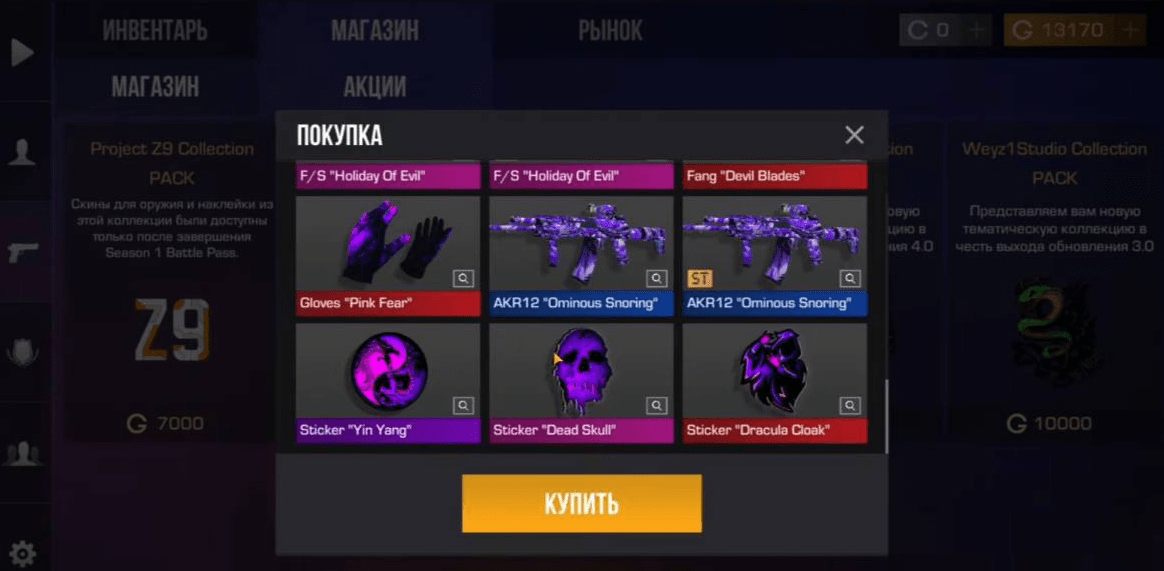
Task: Open the ИНВЕНТАРЬ tab
Action: pyautogui.click(x=155, y=30)
